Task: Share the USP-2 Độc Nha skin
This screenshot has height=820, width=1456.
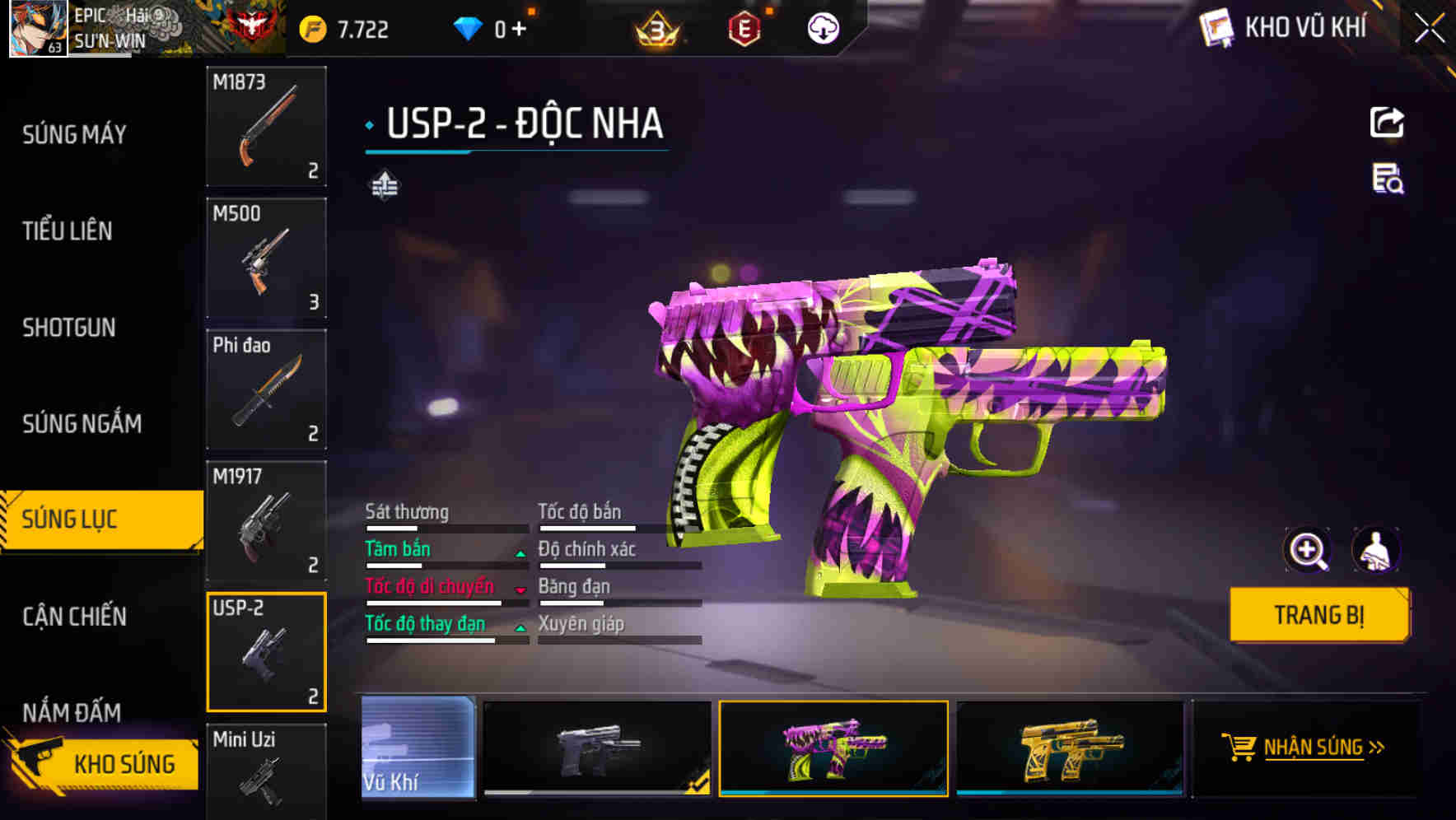Action: [1388, 122]
